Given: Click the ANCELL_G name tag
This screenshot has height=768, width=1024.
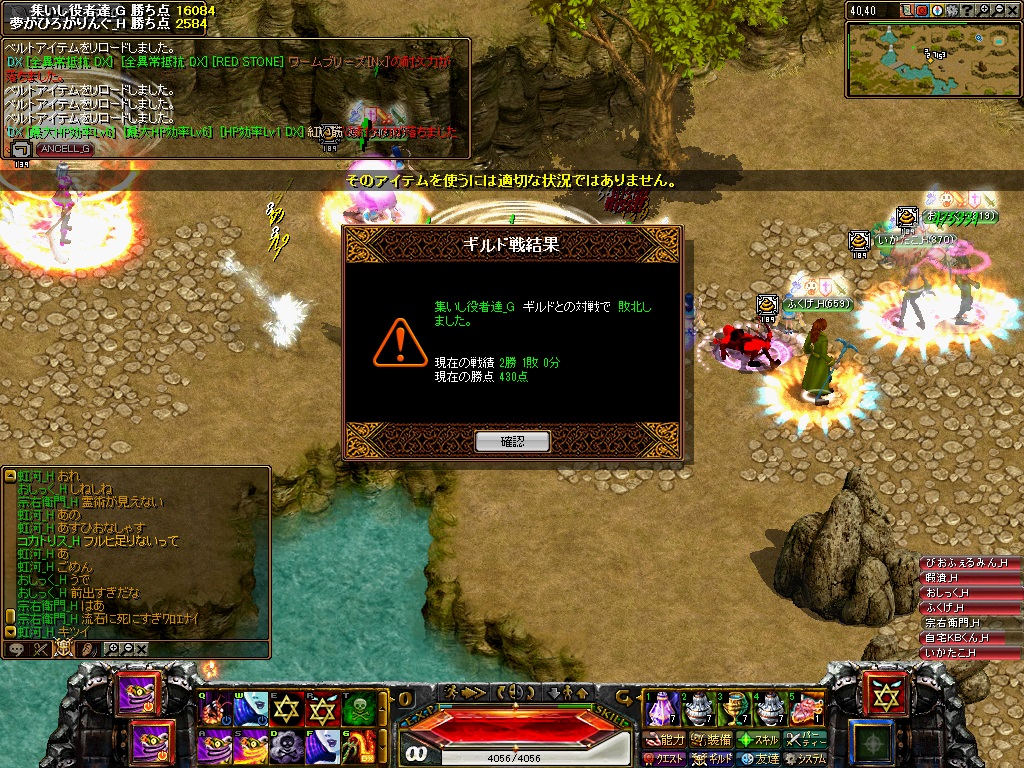Looking at the screenshot, I should coord(65,149).
